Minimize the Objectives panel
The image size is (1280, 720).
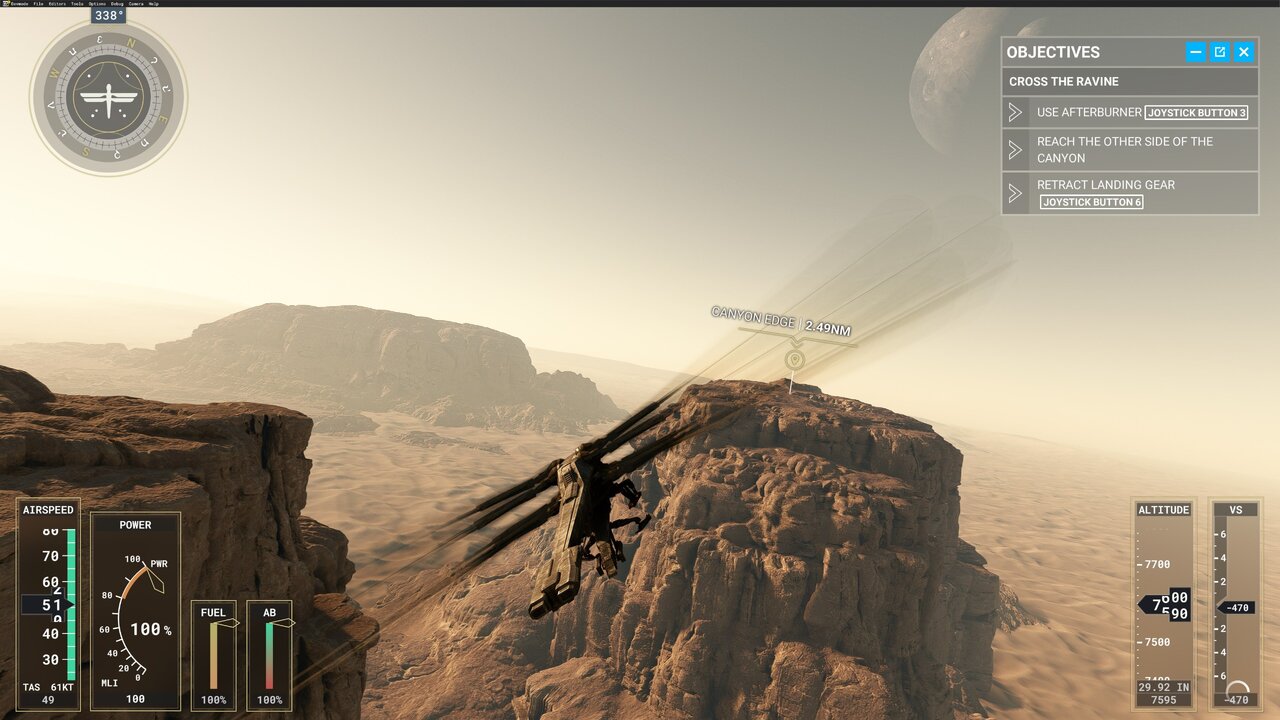[1196, 52]
